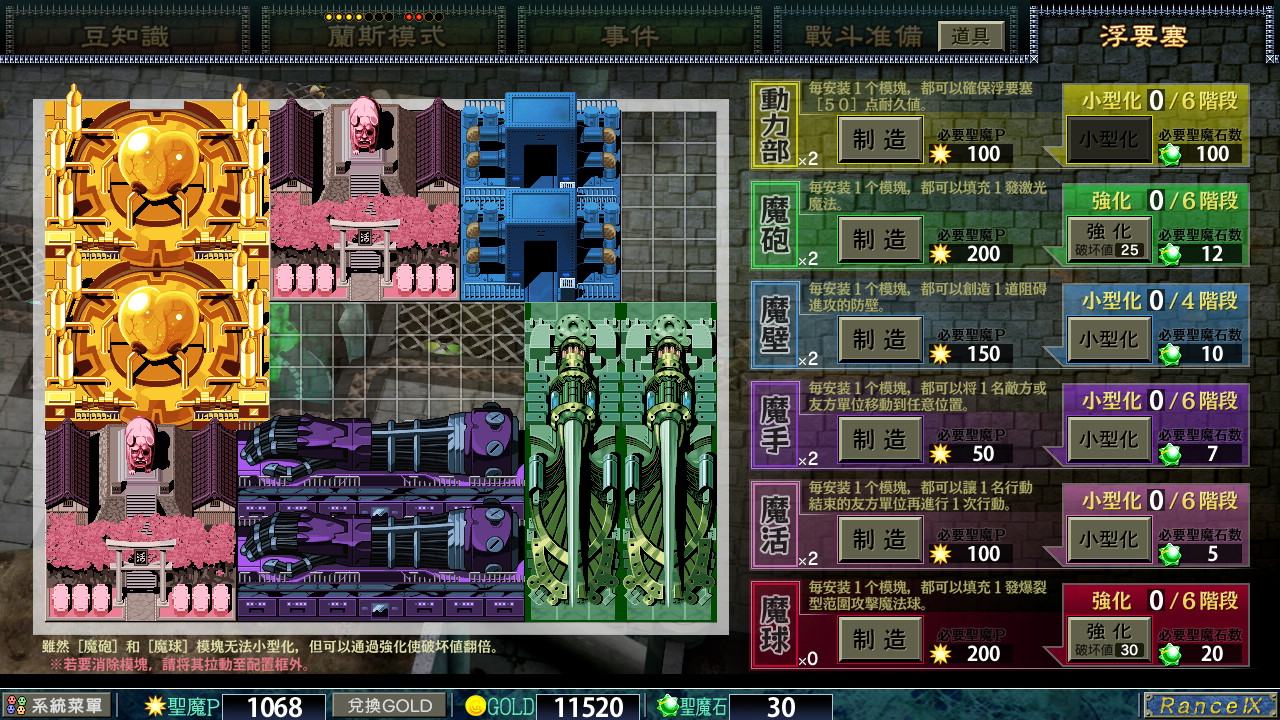The height and width of the screenshot is (720, 1280).
Task: Click 小型化 button for 魔手
Action: 1108,437
